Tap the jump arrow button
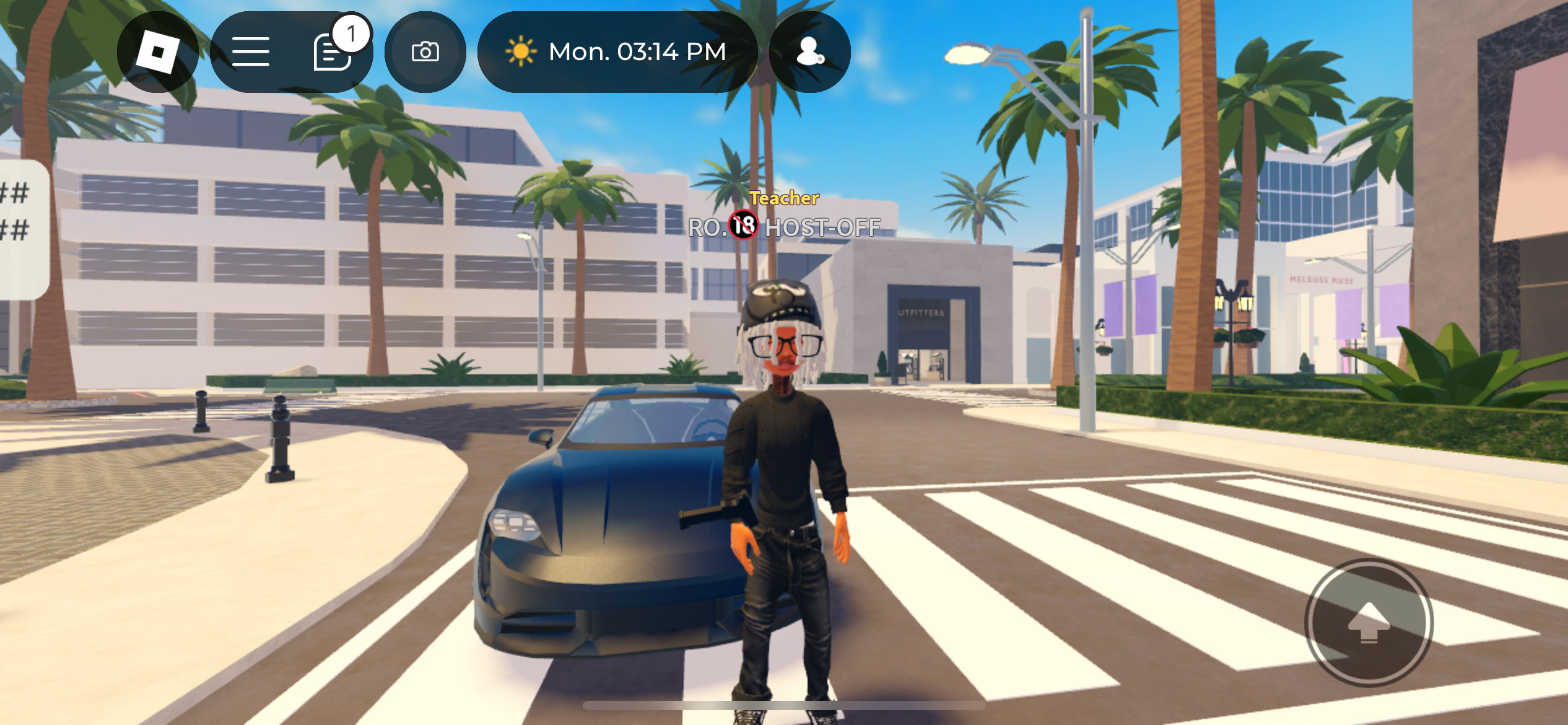The width and height of the screenshot is (1568, 725). click(x=1369, y=623)
